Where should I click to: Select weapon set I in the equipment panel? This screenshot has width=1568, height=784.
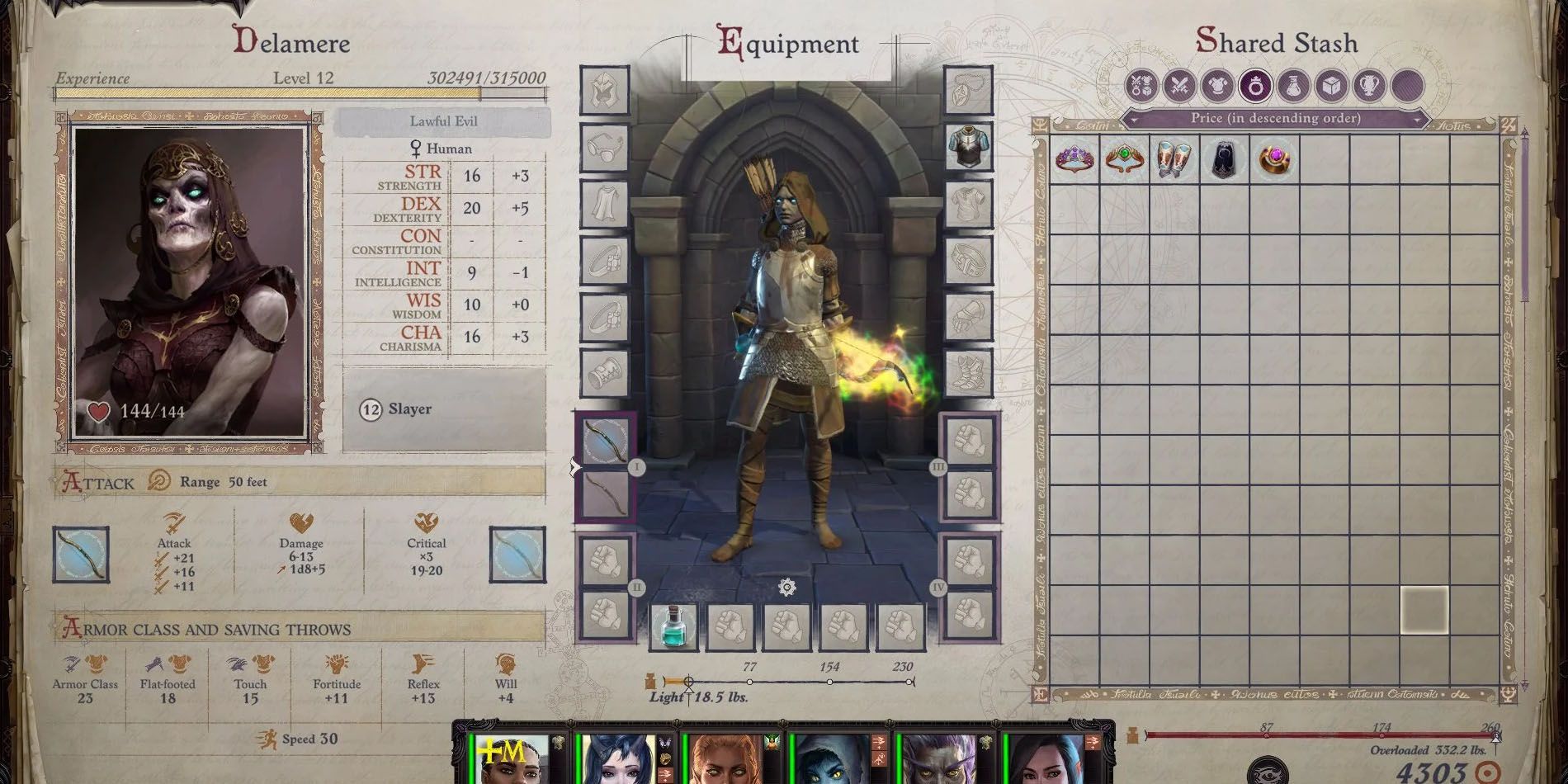pyautogui.click(x=636, y=468)
